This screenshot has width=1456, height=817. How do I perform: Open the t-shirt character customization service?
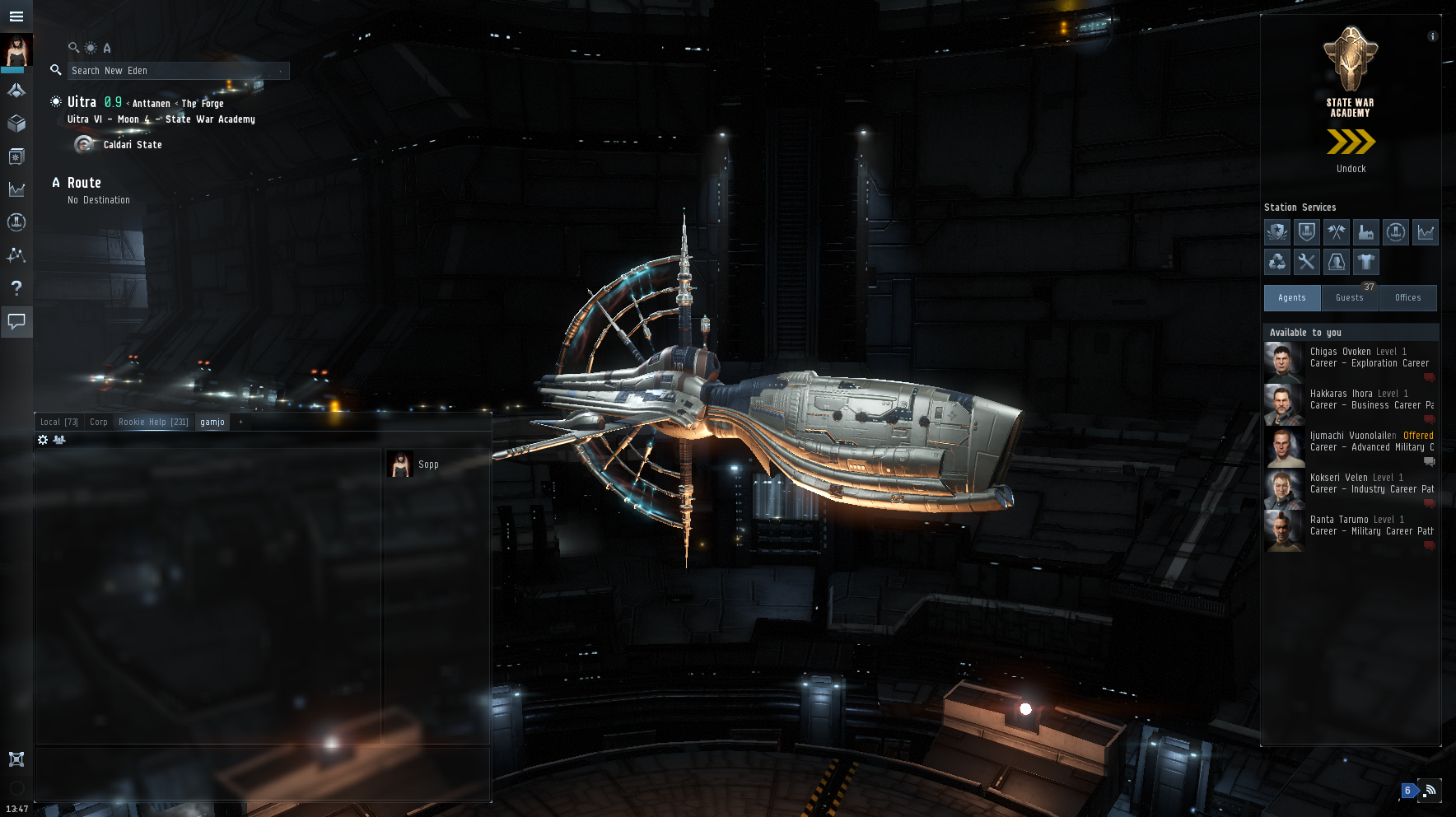(x=1365, y=262)
